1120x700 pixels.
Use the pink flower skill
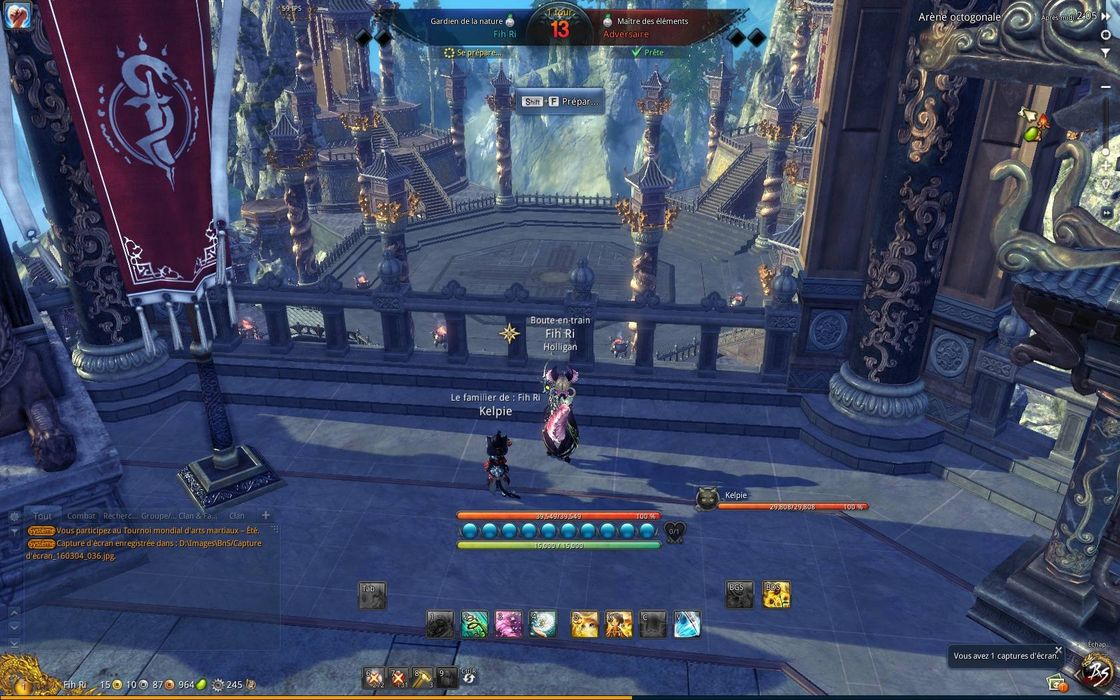point(508,624)
